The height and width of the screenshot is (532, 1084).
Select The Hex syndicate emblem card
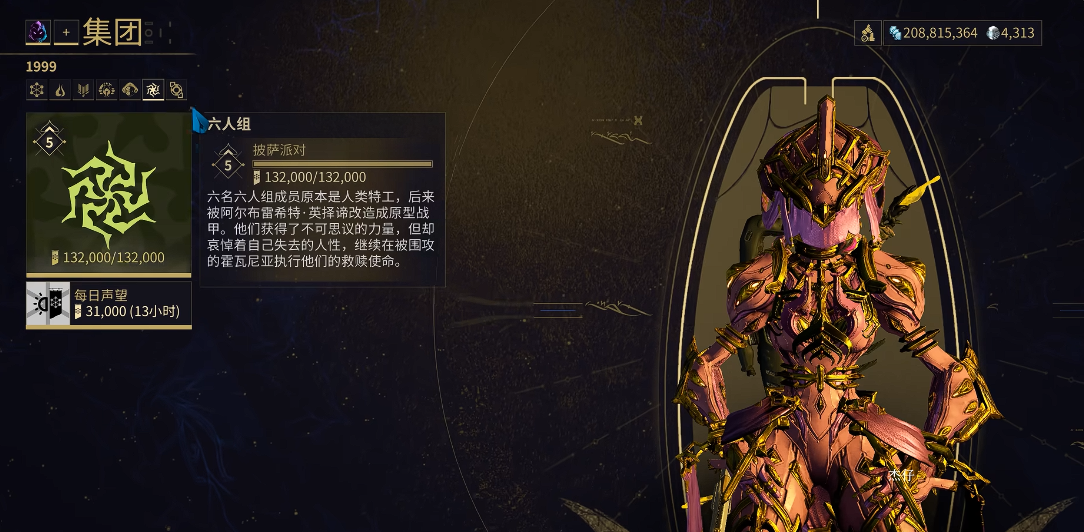pyautogui.click(x=108, y=193)
